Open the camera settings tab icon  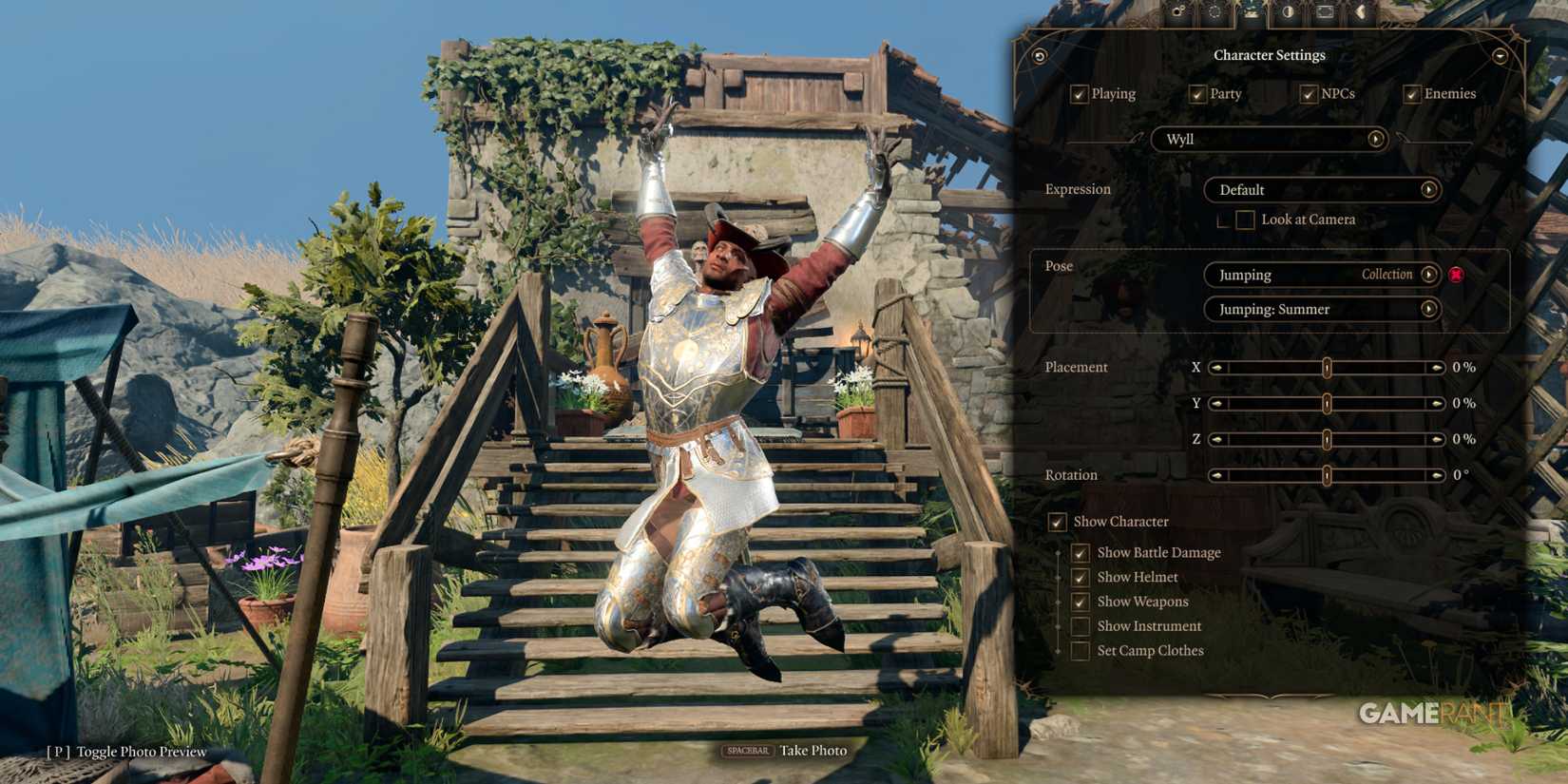[1178, 12]
